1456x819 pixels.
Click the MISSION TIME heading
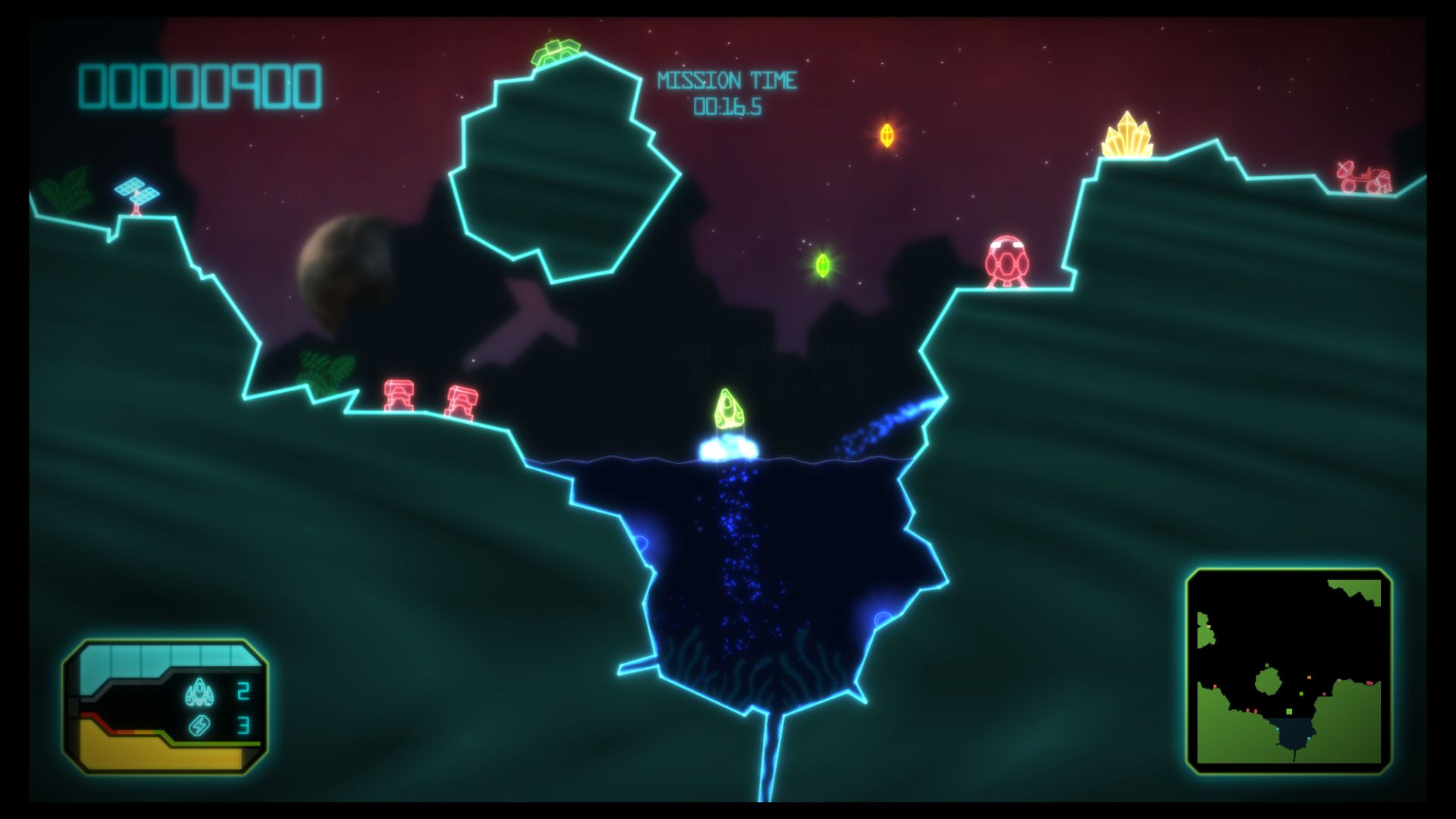point(727,78)
